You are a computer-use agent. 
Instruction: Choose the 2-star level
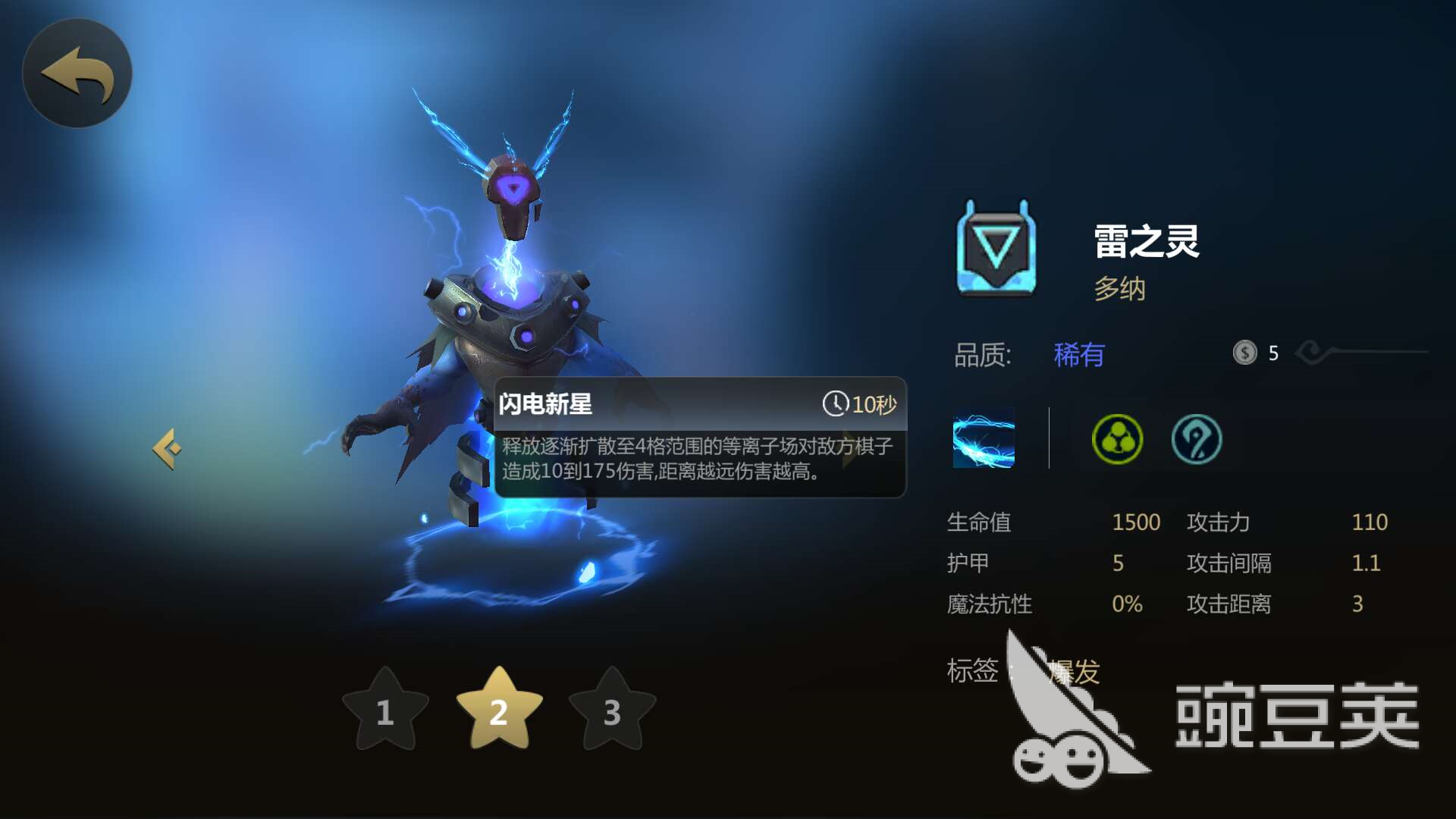(499, 711)
